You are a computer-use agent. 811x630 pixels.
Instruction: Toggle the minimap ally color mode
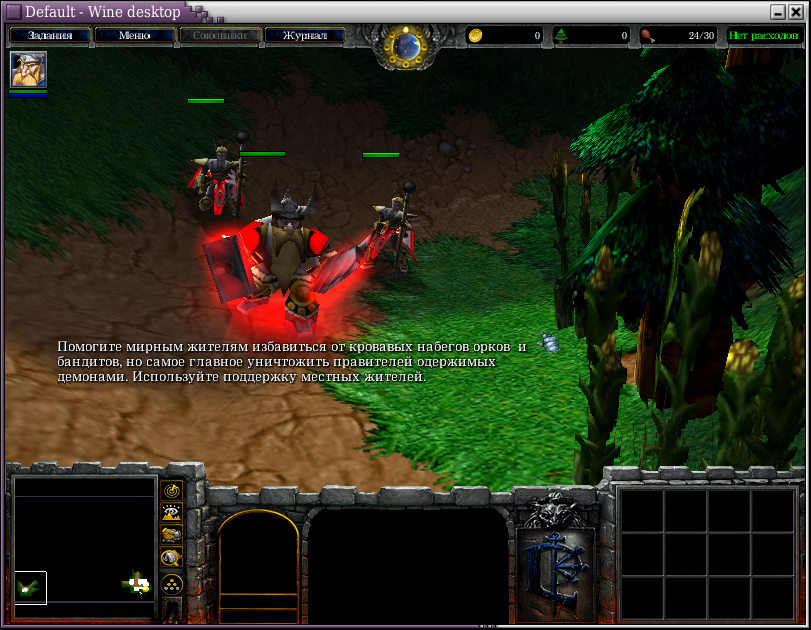171,536
